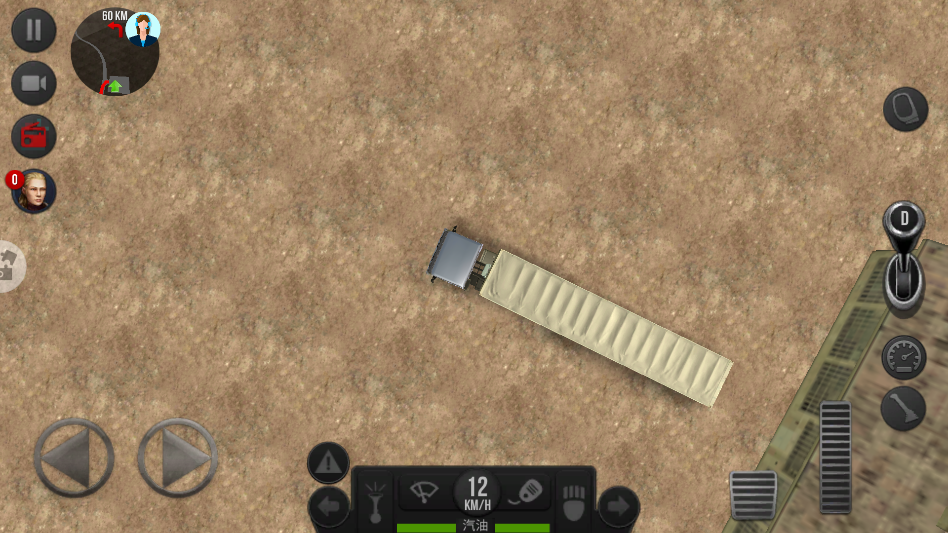Viewport: 948px width, 533px height.
Task: Turn on the hazard warning lights
Action: [x=328, y=463]
